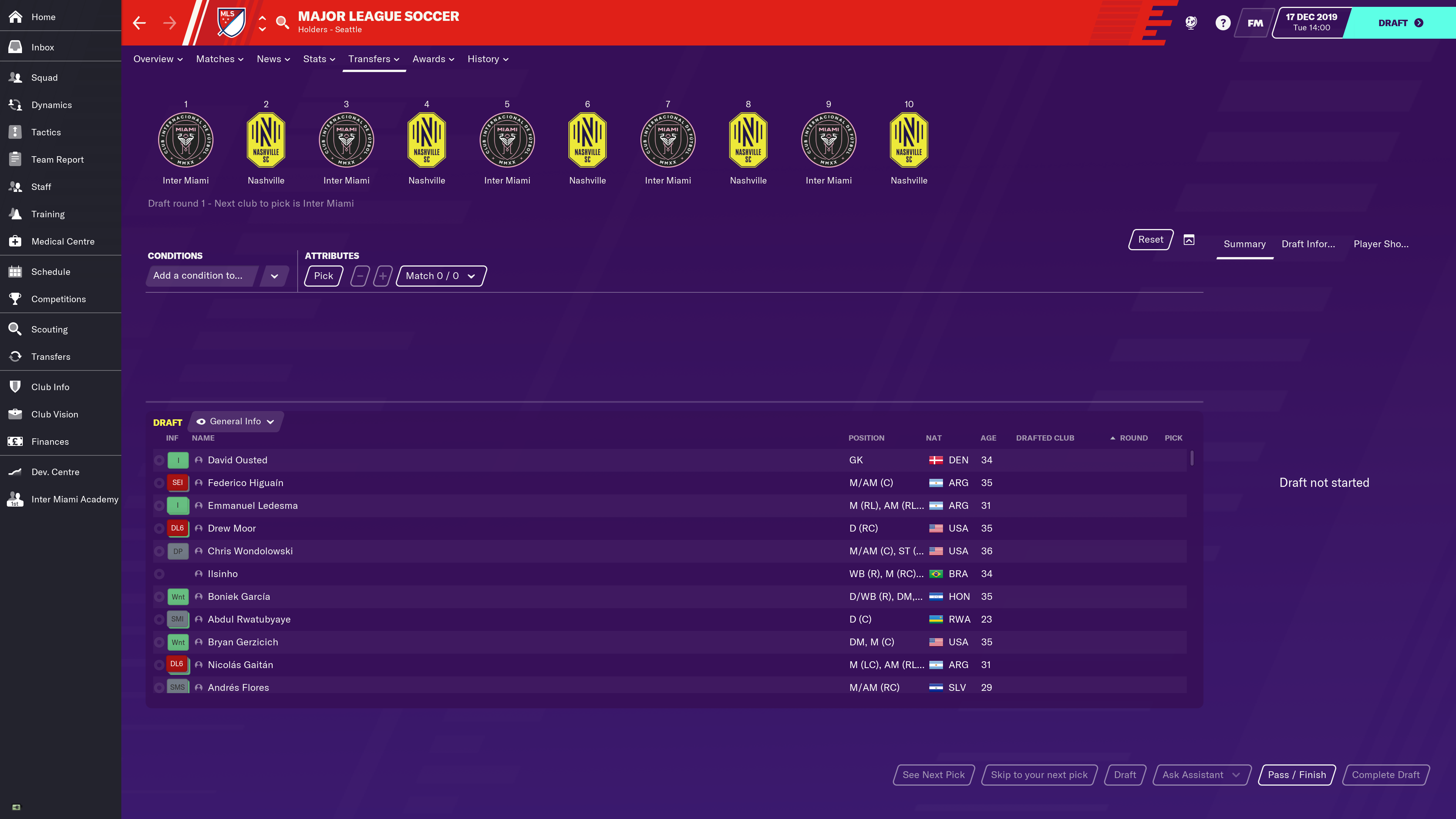Open the Stats dropdown menu
The height and width of the screenshot is (819, 1456).
coord(319,59)
